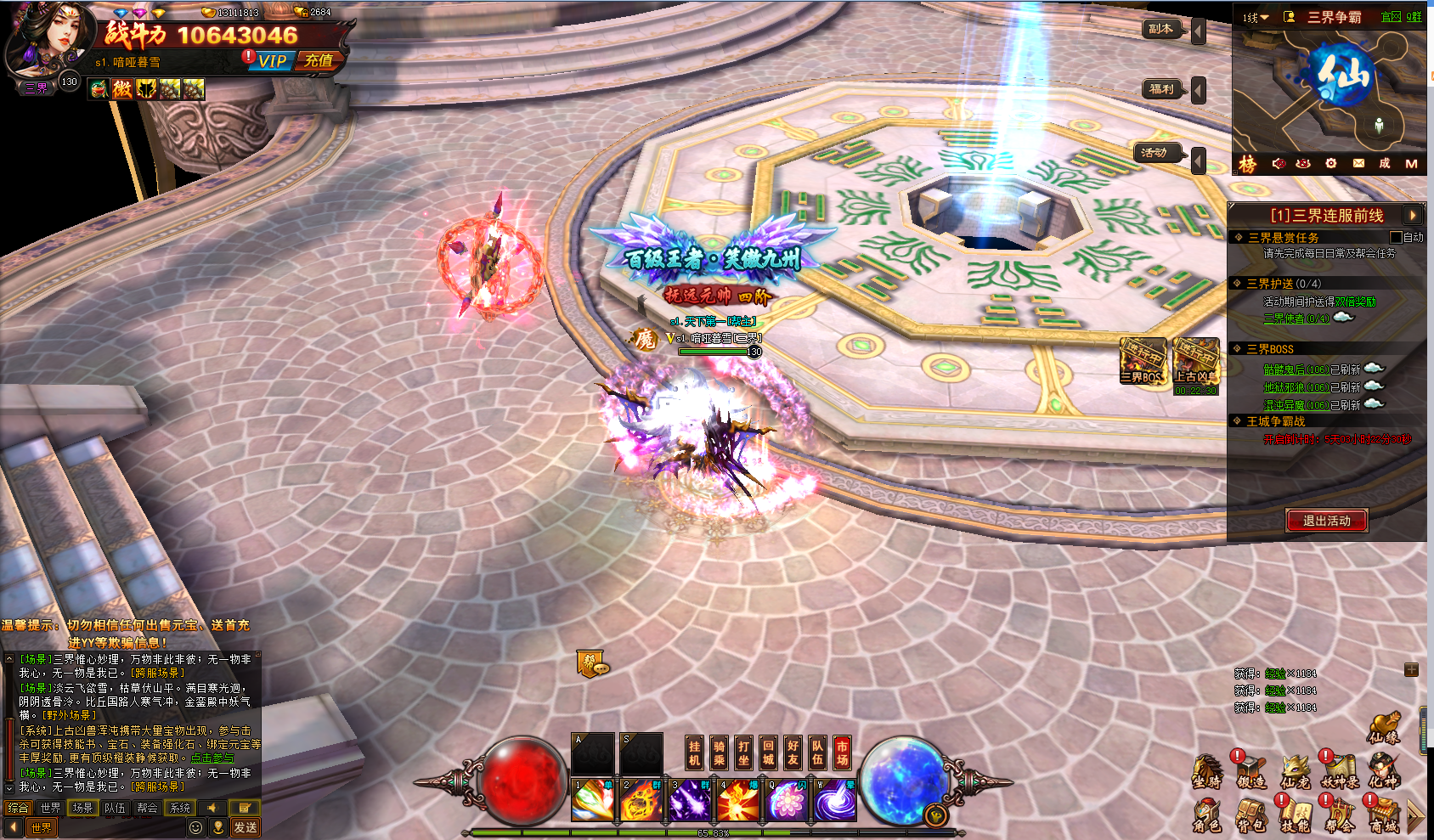Image resolution: width=1434 pixels, height=840 pixels.
Task: Open the VIP panel
Action: coord(272,61)
